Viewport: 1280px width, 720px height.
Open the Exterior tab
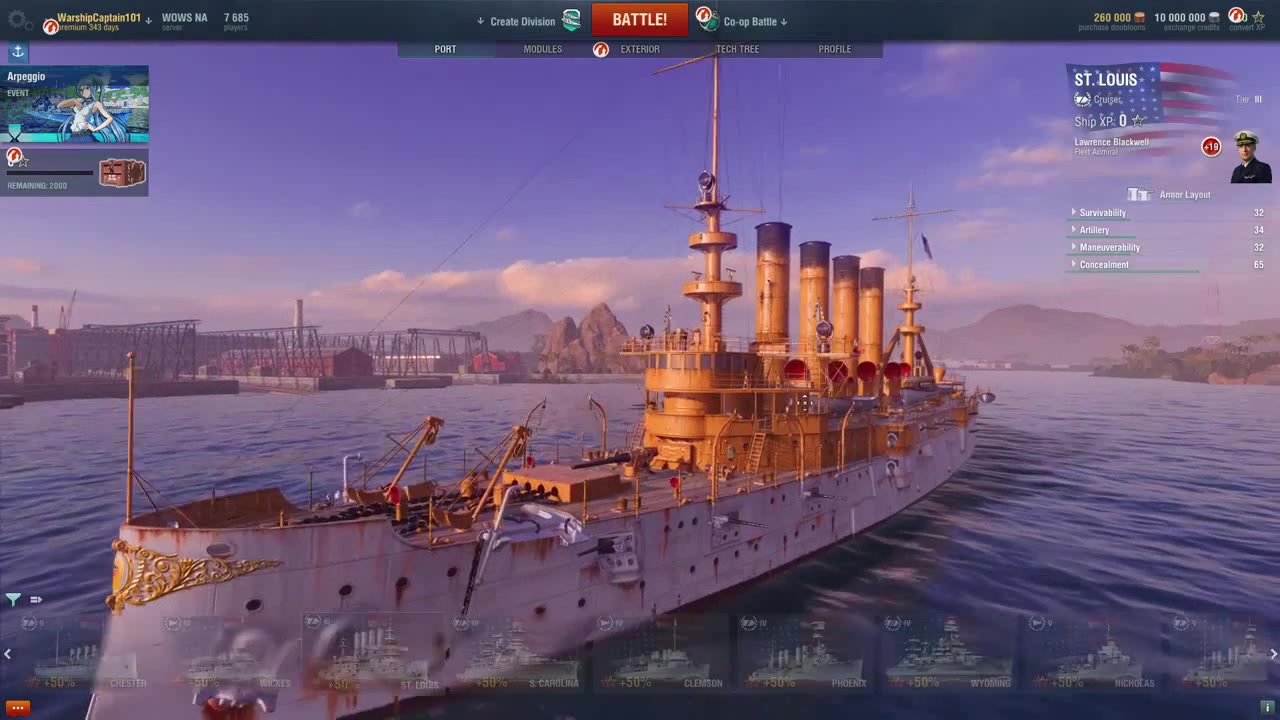tap(639, 49)
